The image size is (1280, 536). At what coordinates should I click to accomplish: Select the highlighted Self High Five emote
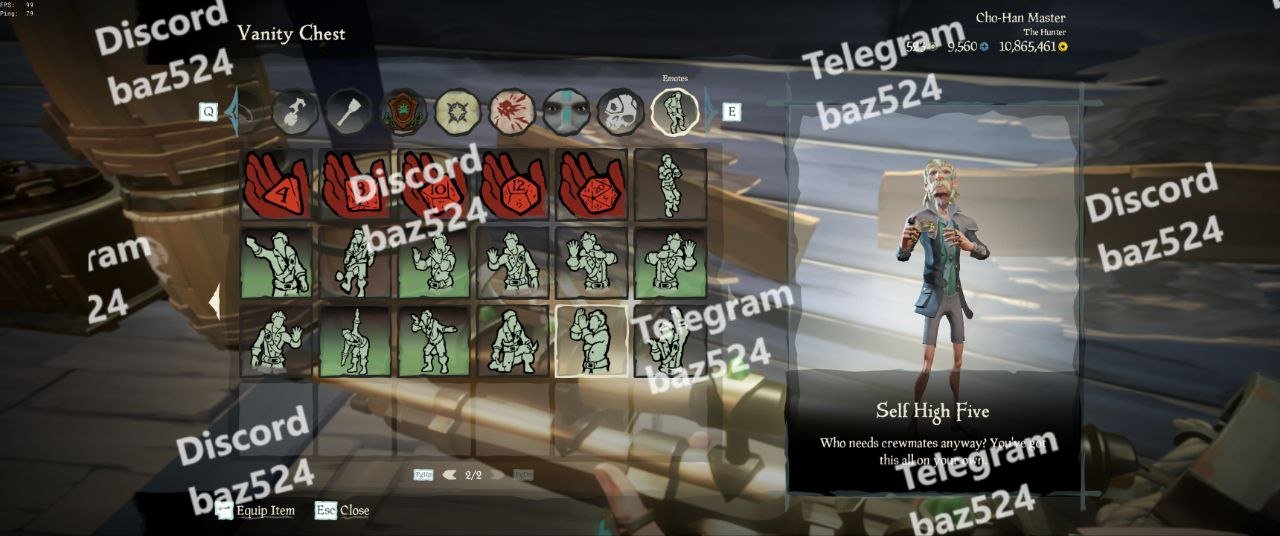tap(591, 340)
